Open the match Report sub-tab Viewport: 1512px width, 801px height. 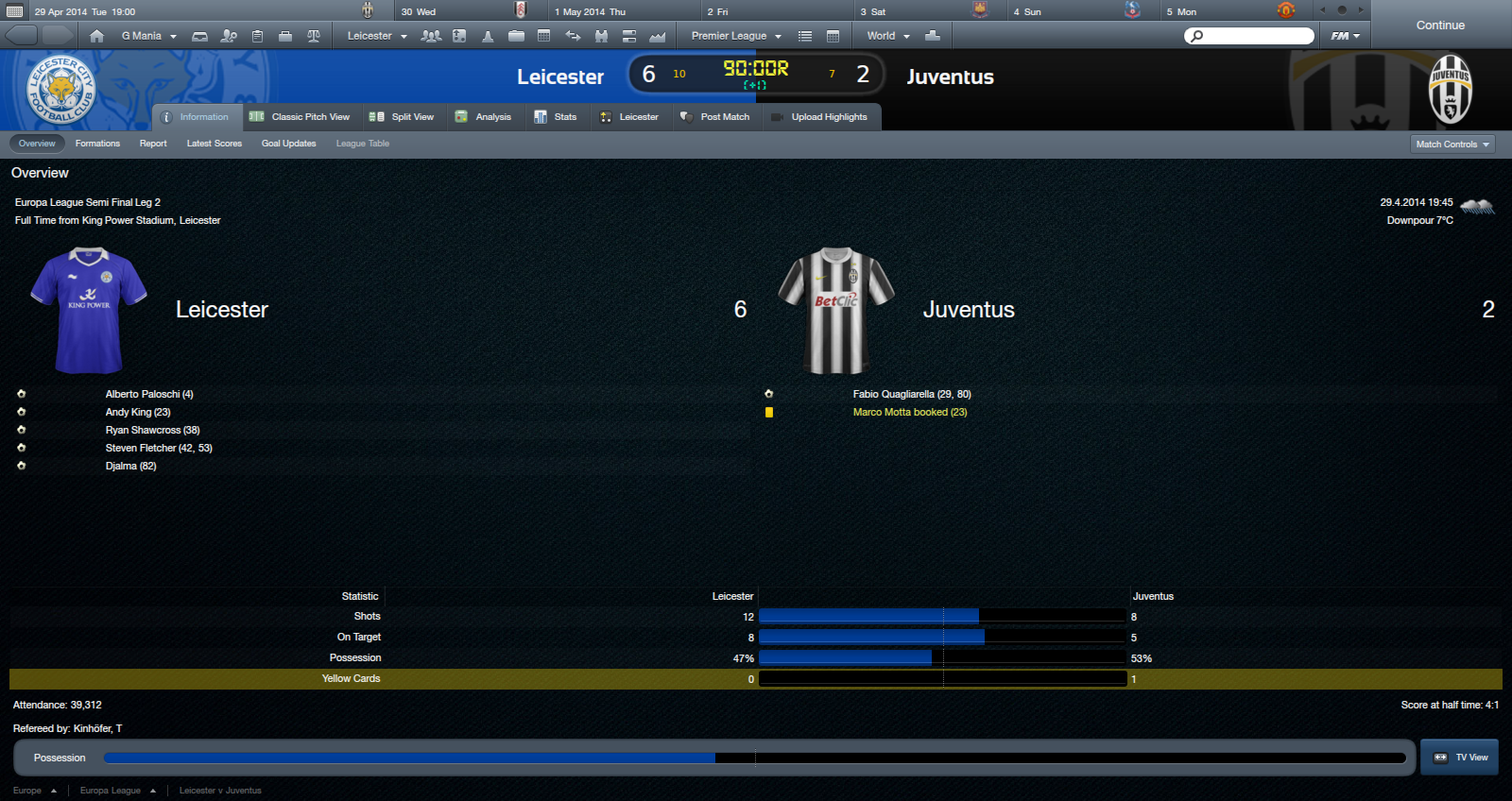(153, 144)
